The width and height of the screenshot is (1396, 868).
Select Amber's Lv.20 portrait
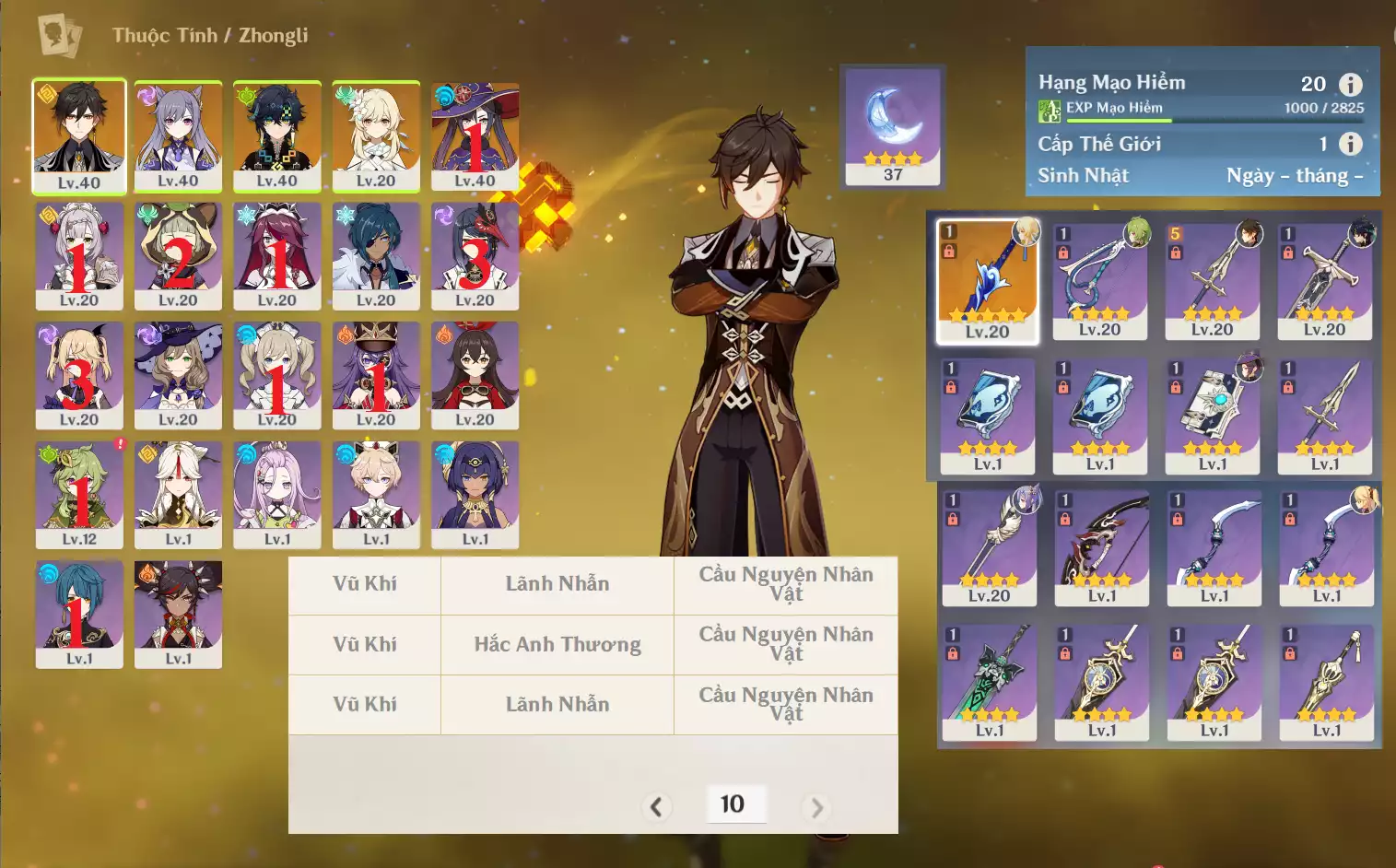click(475, 374)
